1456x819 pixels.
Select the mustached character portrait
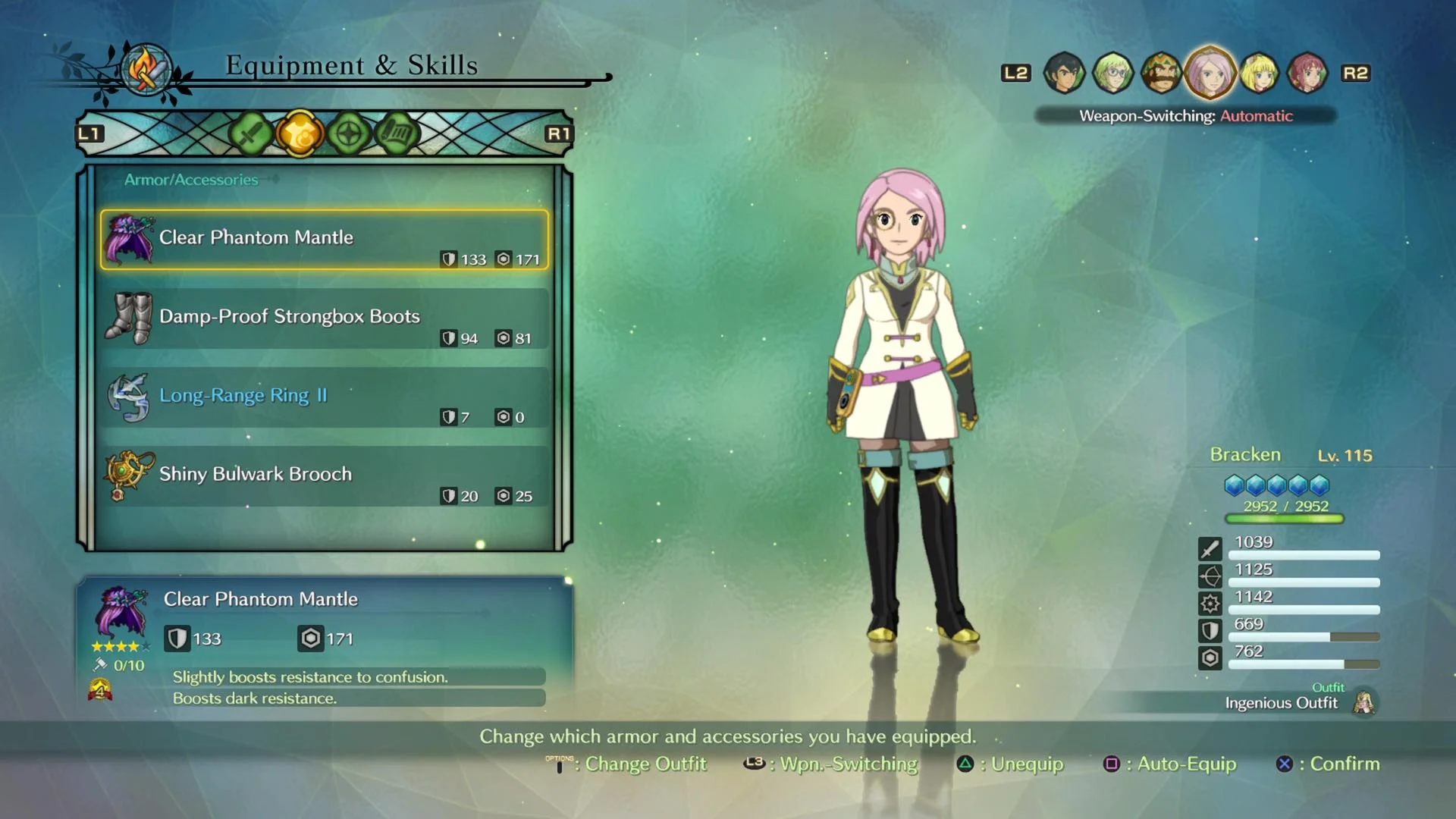coord(1161,73)
